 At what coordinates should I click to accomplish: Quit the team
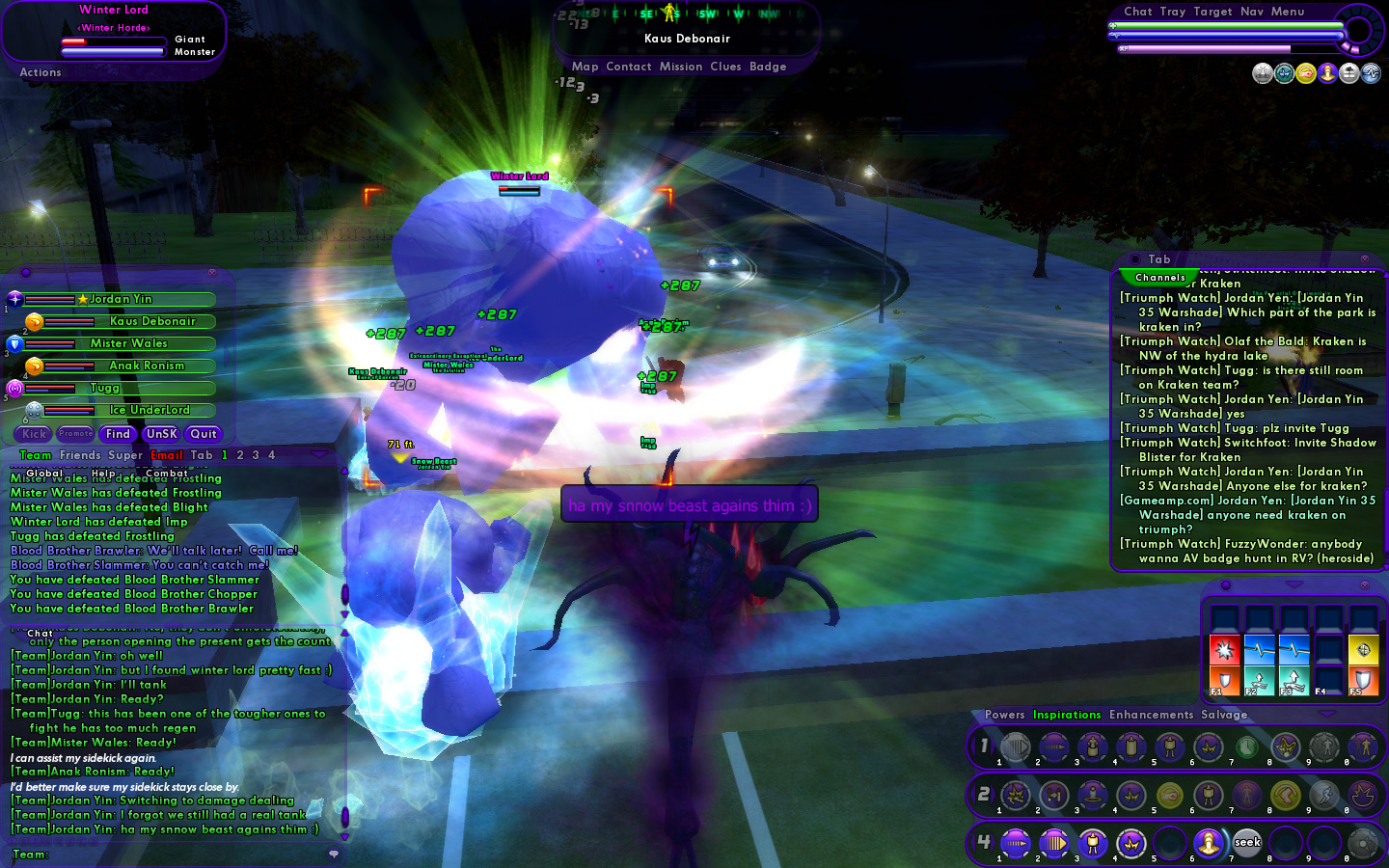coord(204,434)
